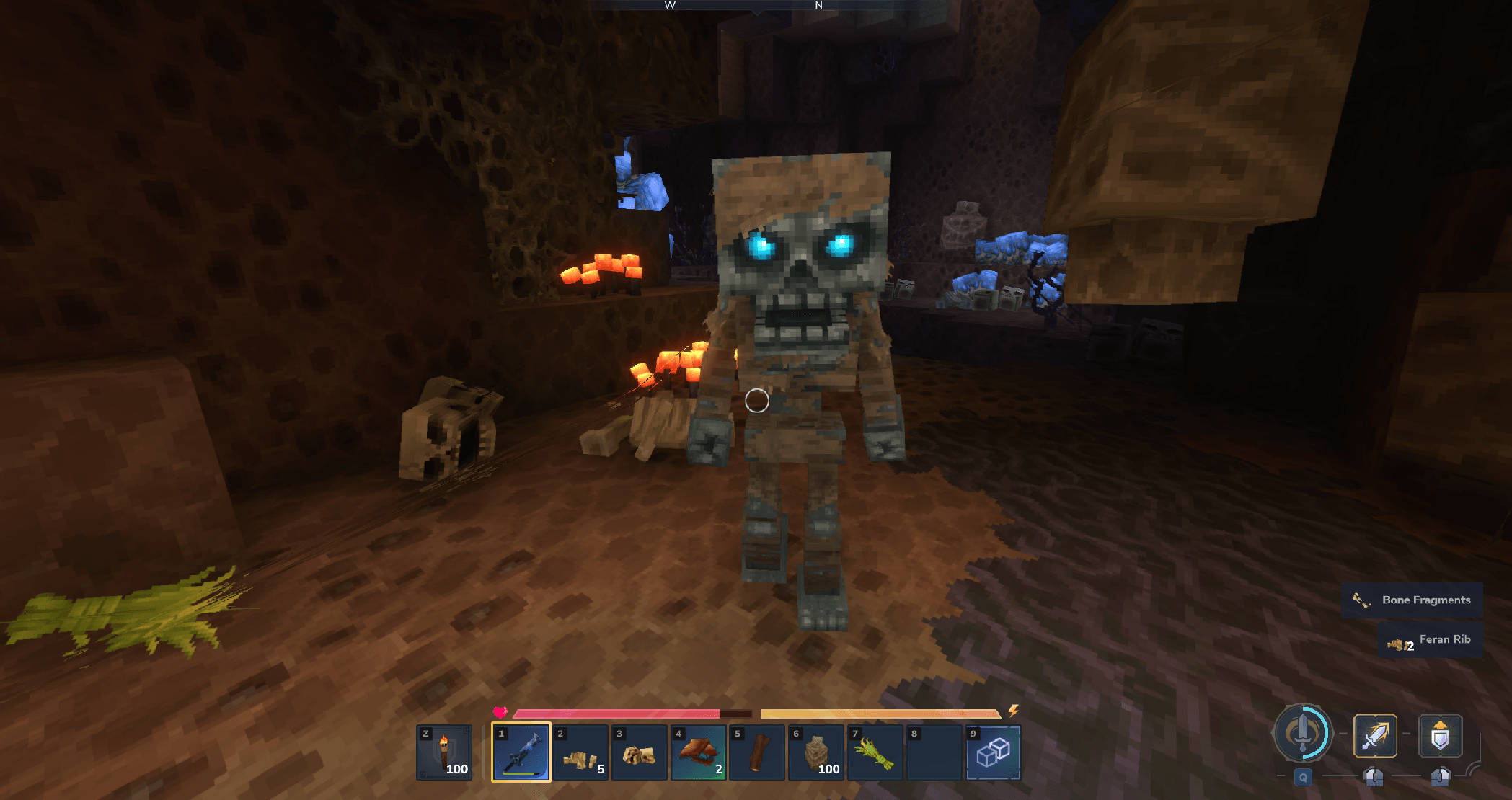
Task: Select the wooden log slot
Action: click(x=757, y=752)
